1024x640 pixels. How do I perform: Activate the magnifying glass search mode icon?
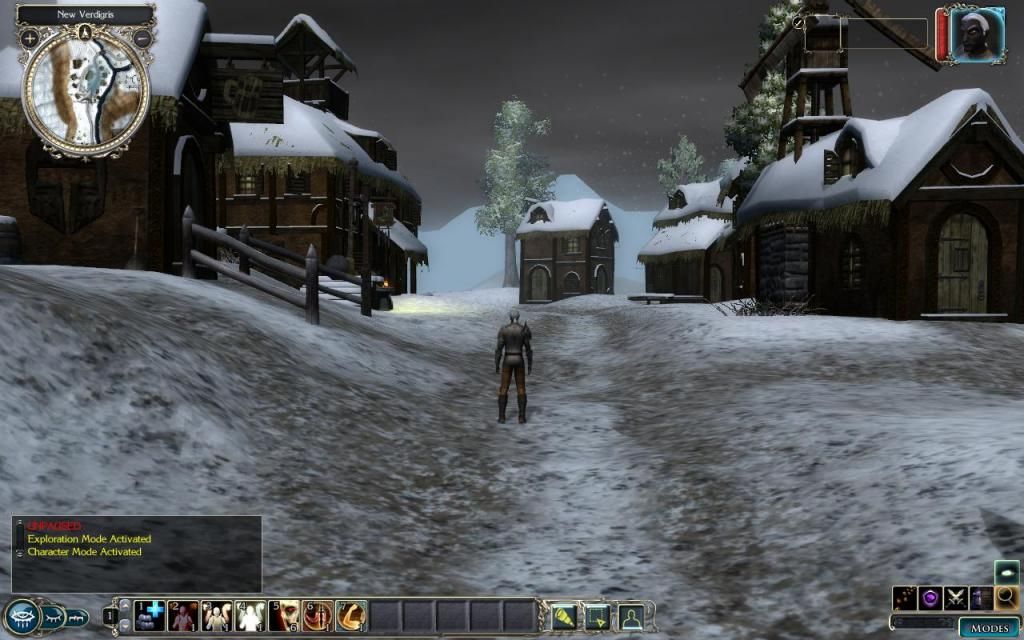[1006, 598]
